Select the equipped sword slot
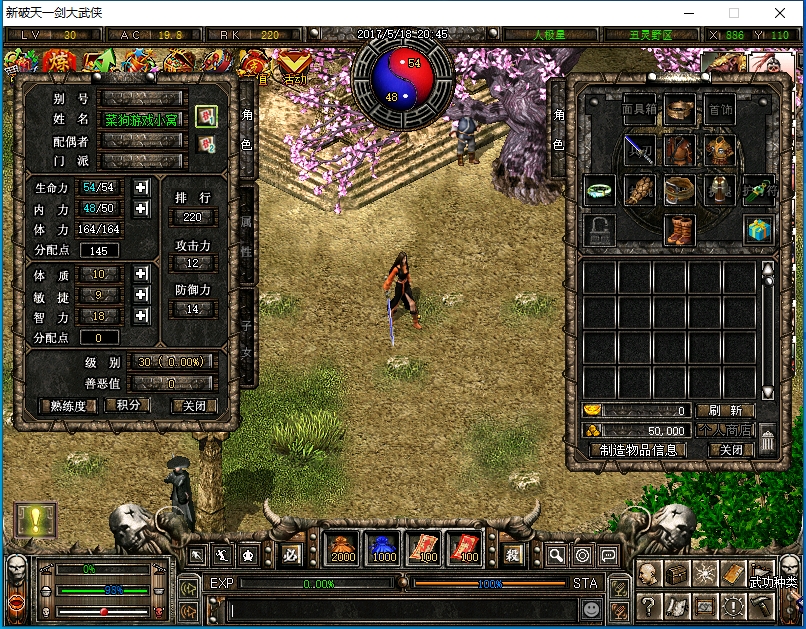 click(x=639, y=151)
